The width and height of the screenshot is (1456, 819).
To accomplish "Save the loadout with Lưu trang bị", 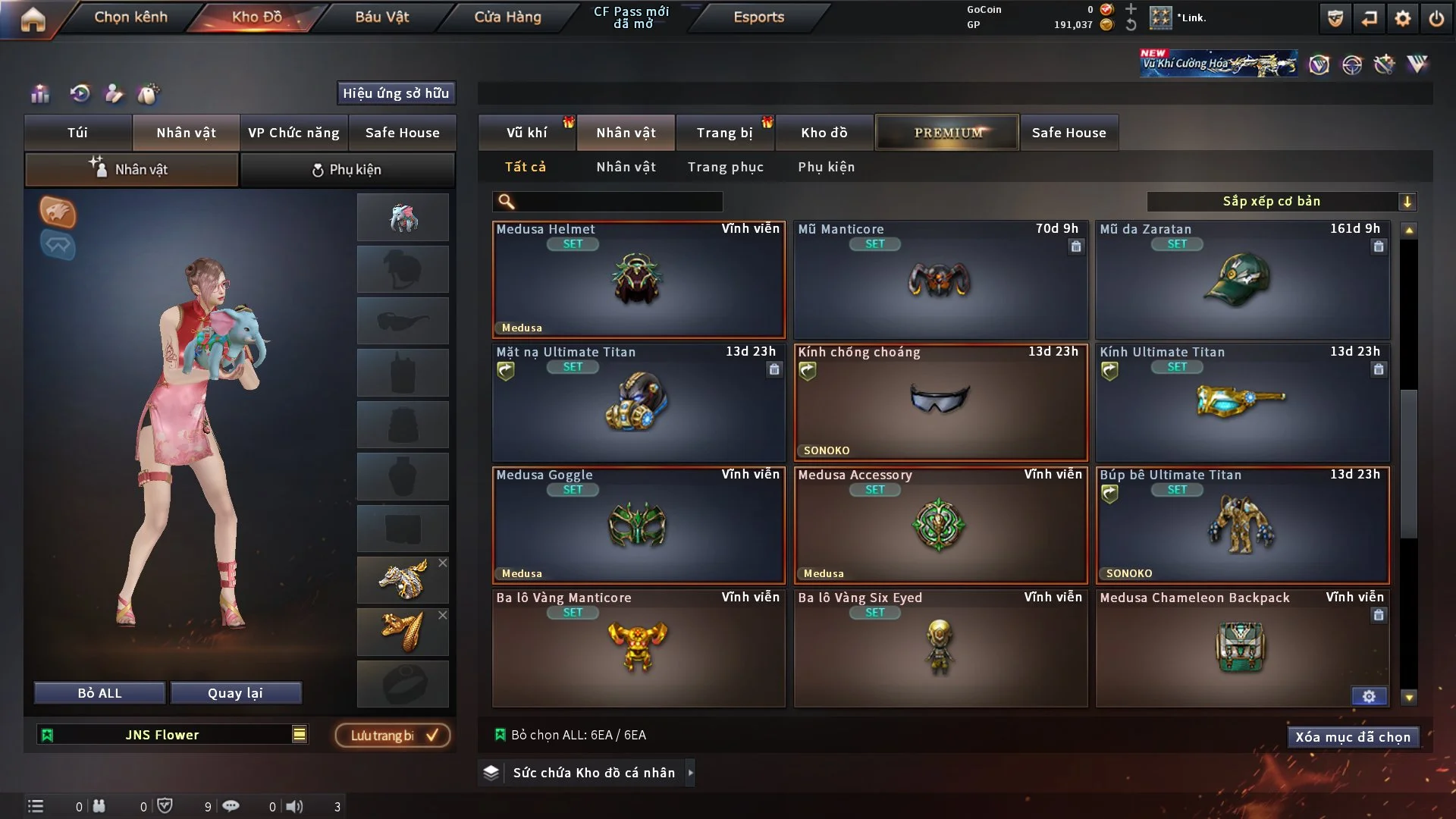I will (393, 736).
